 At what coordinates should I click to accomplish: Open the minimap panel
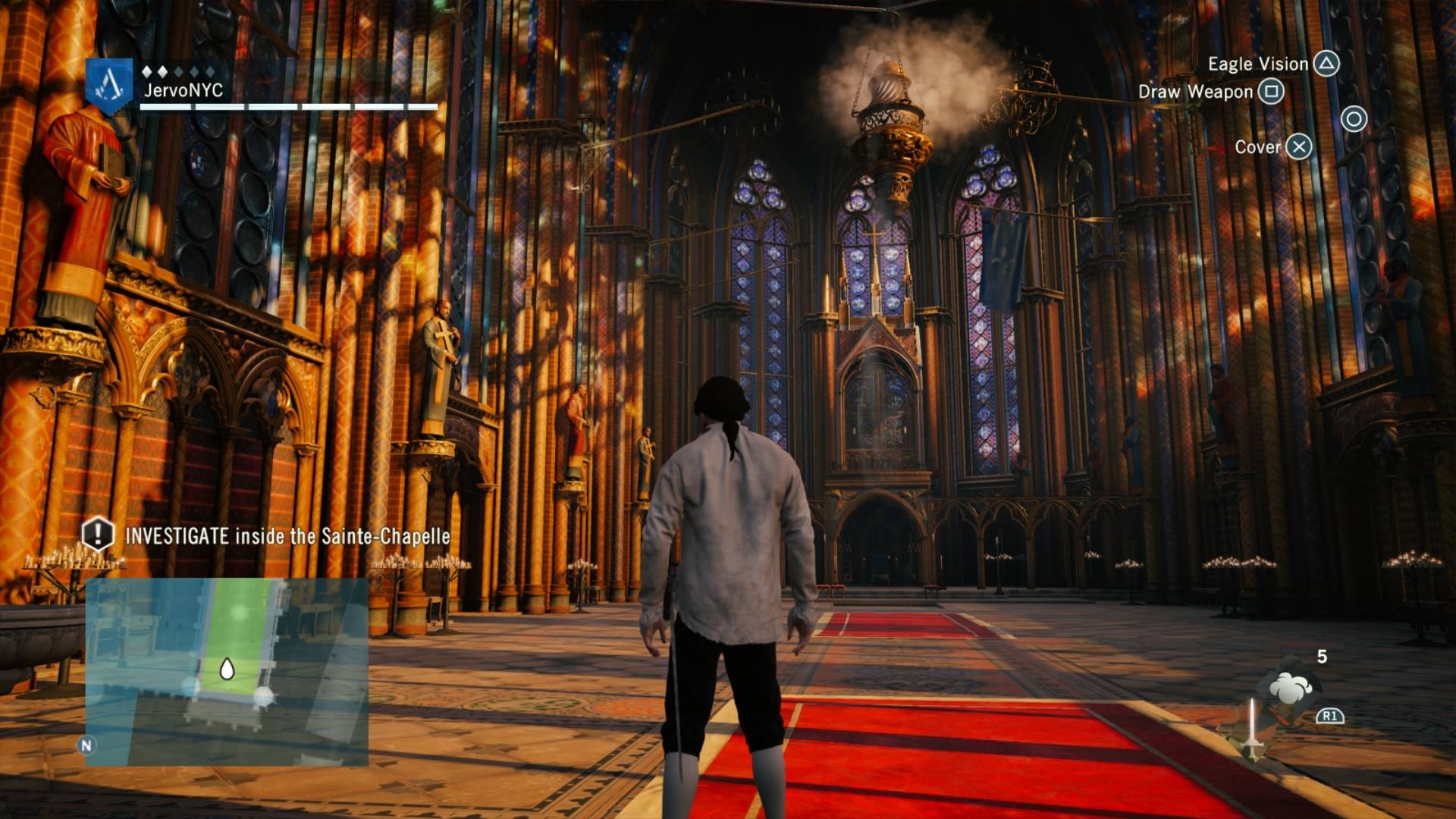coord(227,672)
